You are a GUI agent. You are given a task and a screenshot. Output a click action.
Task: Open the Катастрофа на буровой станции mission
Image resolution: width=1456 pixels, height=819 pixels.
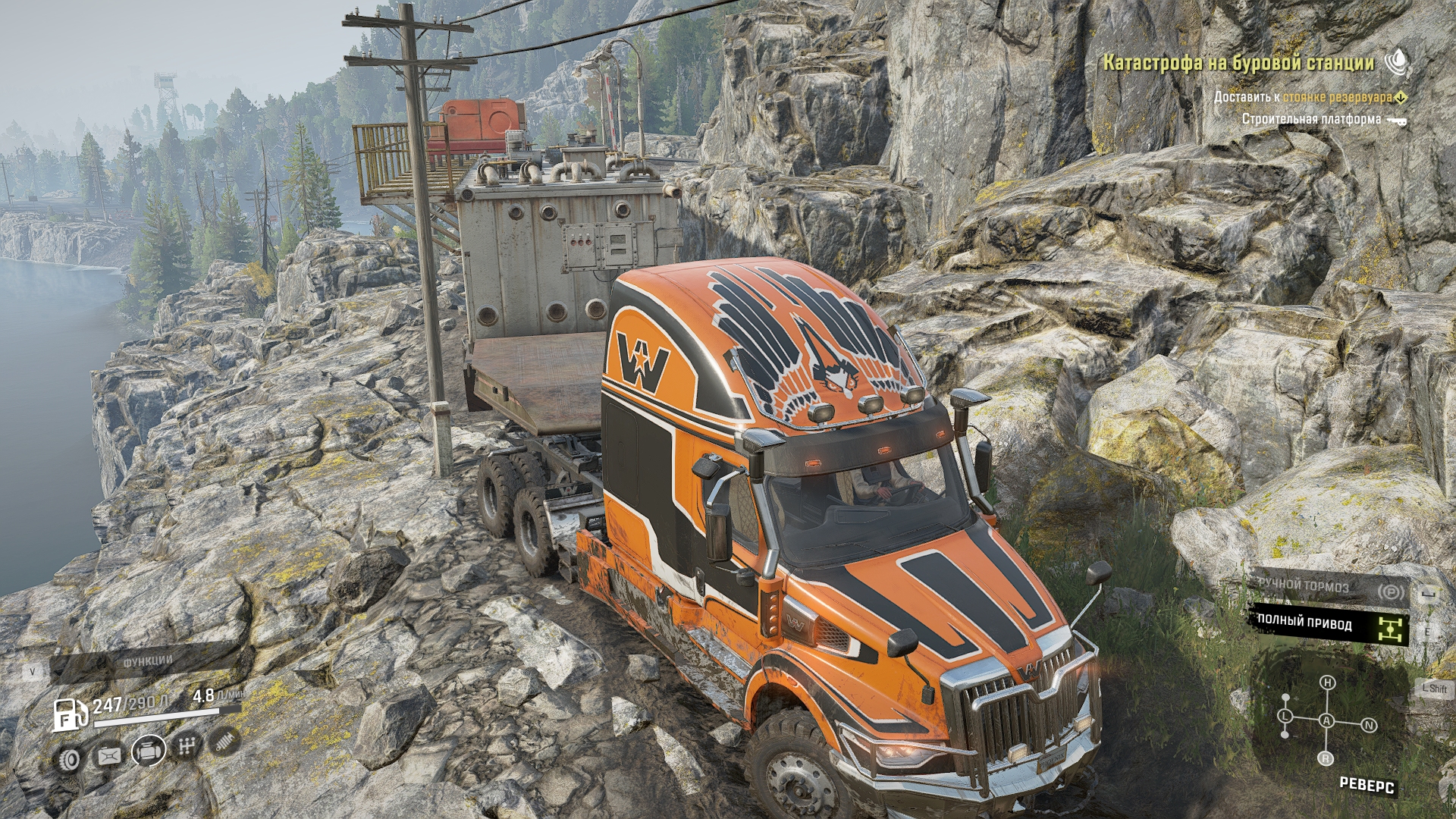click(x=1238, y=63)
